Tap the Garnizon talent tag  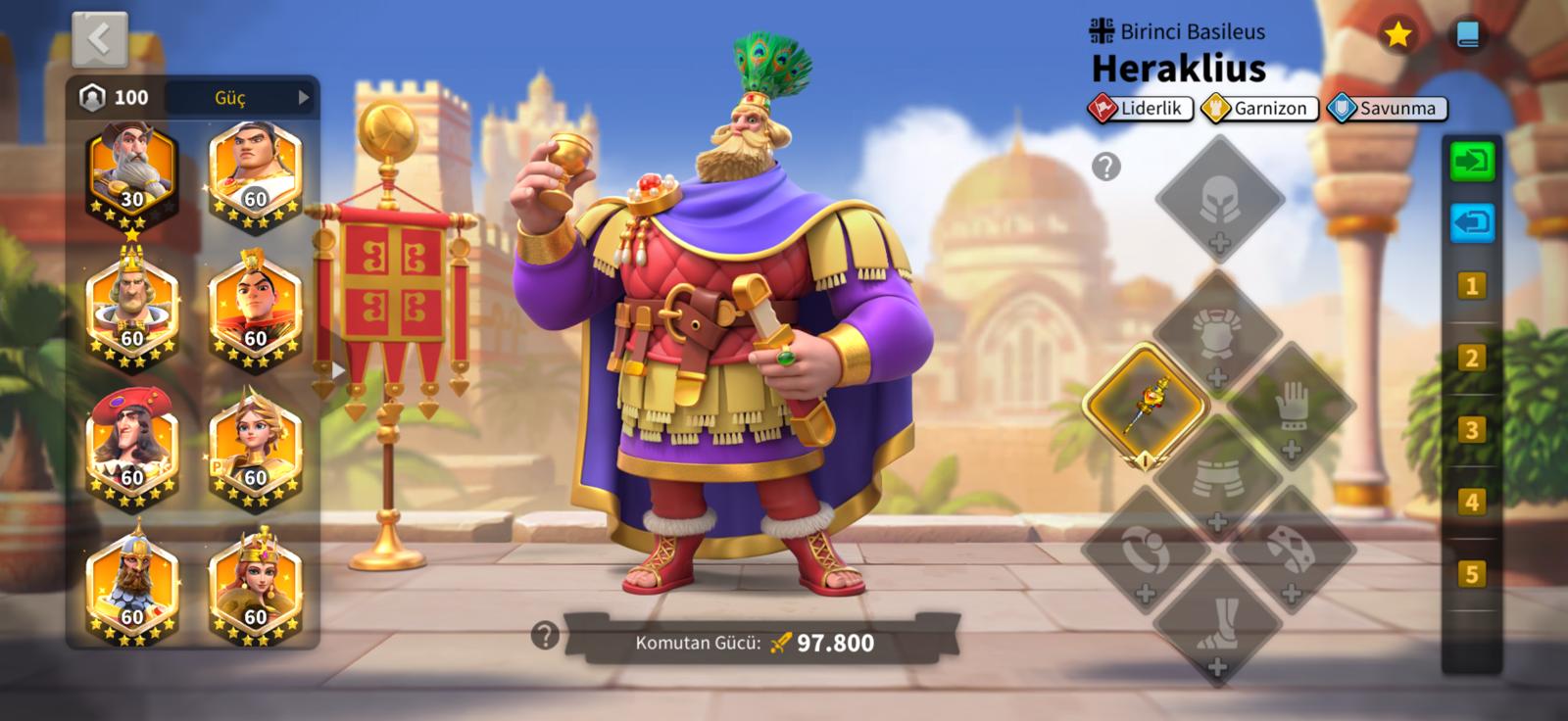pyautogui.click(x=1258, y=109)
